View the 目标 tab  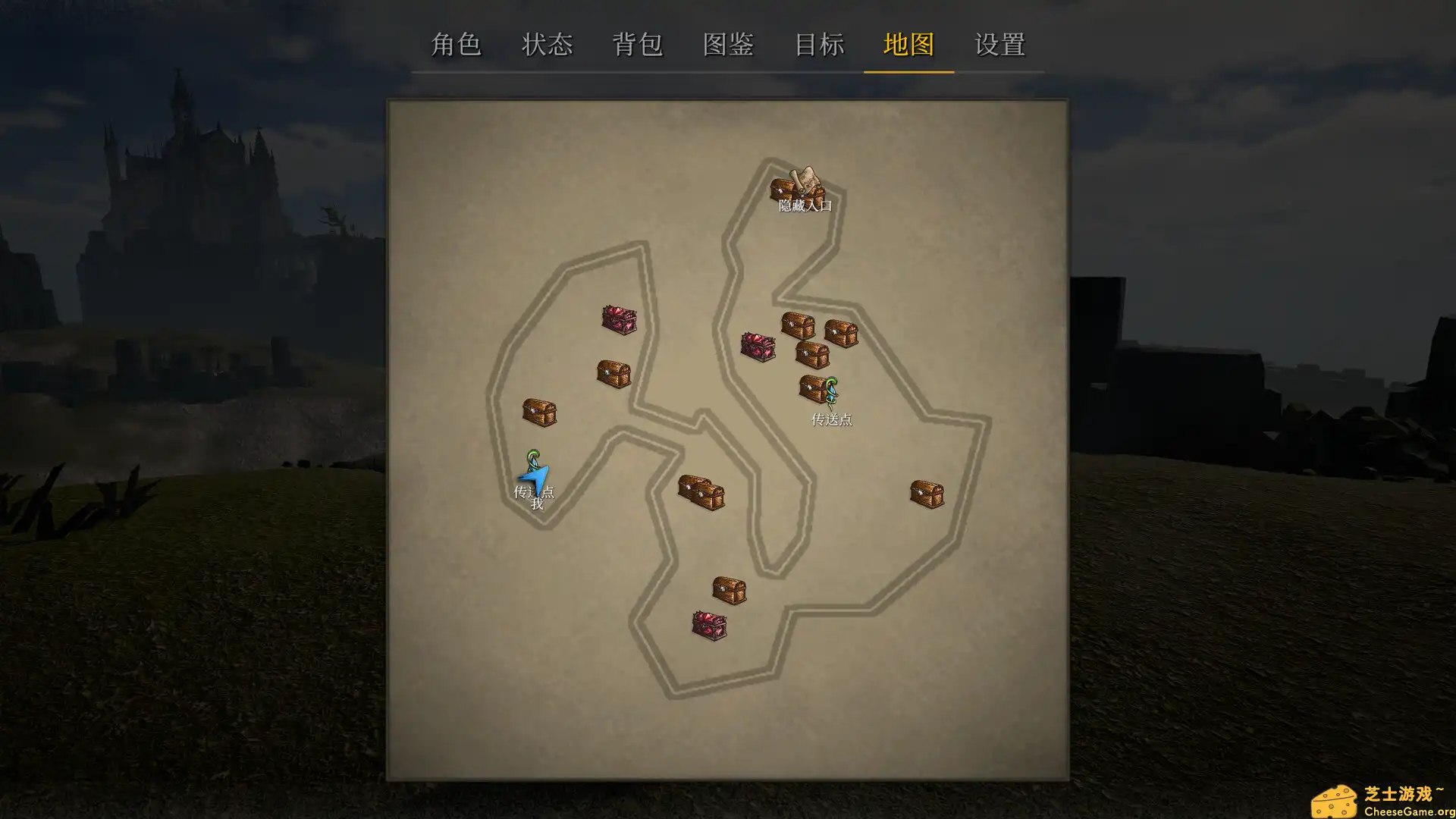pos(820,45)
